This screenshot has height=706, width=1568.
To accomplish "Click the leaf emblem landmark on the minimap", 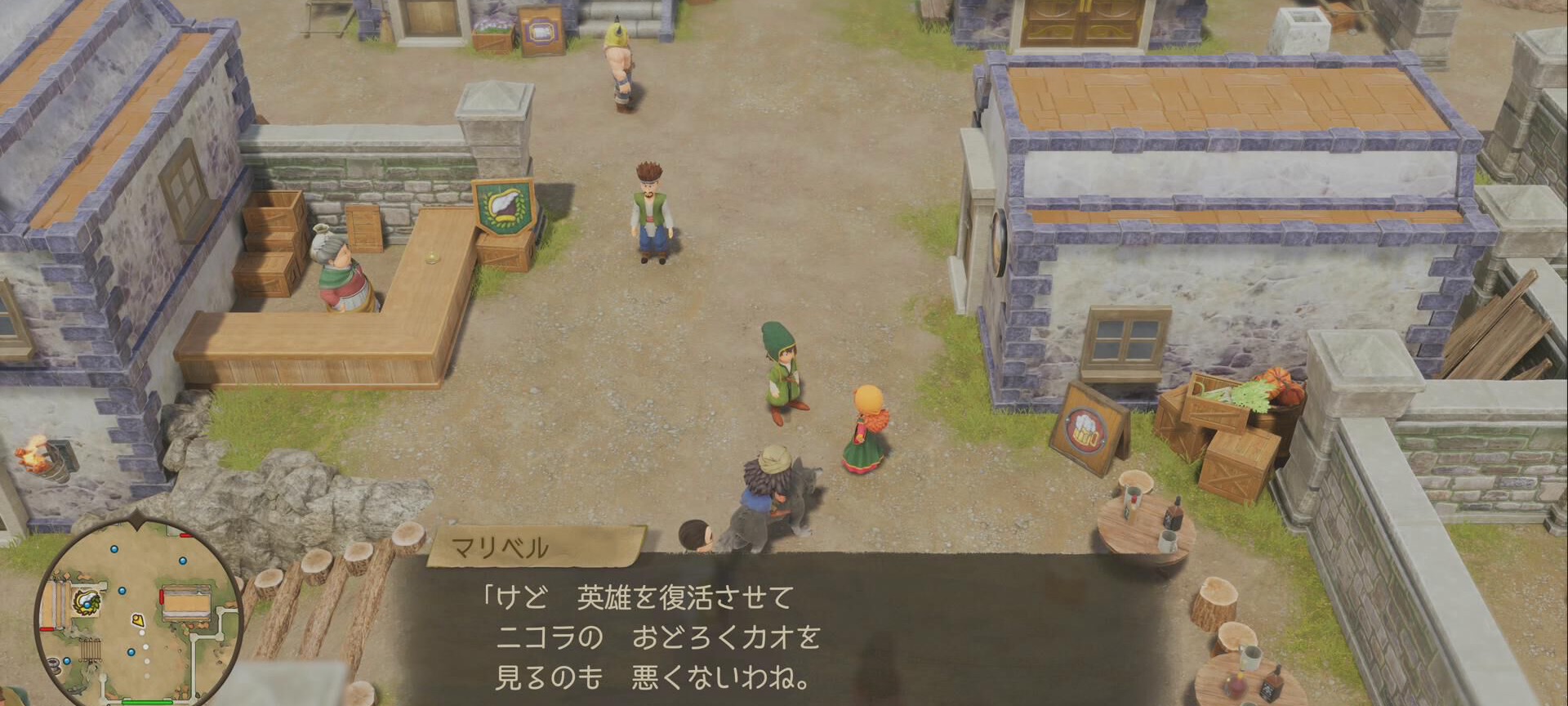I will [x=87, y=601].
